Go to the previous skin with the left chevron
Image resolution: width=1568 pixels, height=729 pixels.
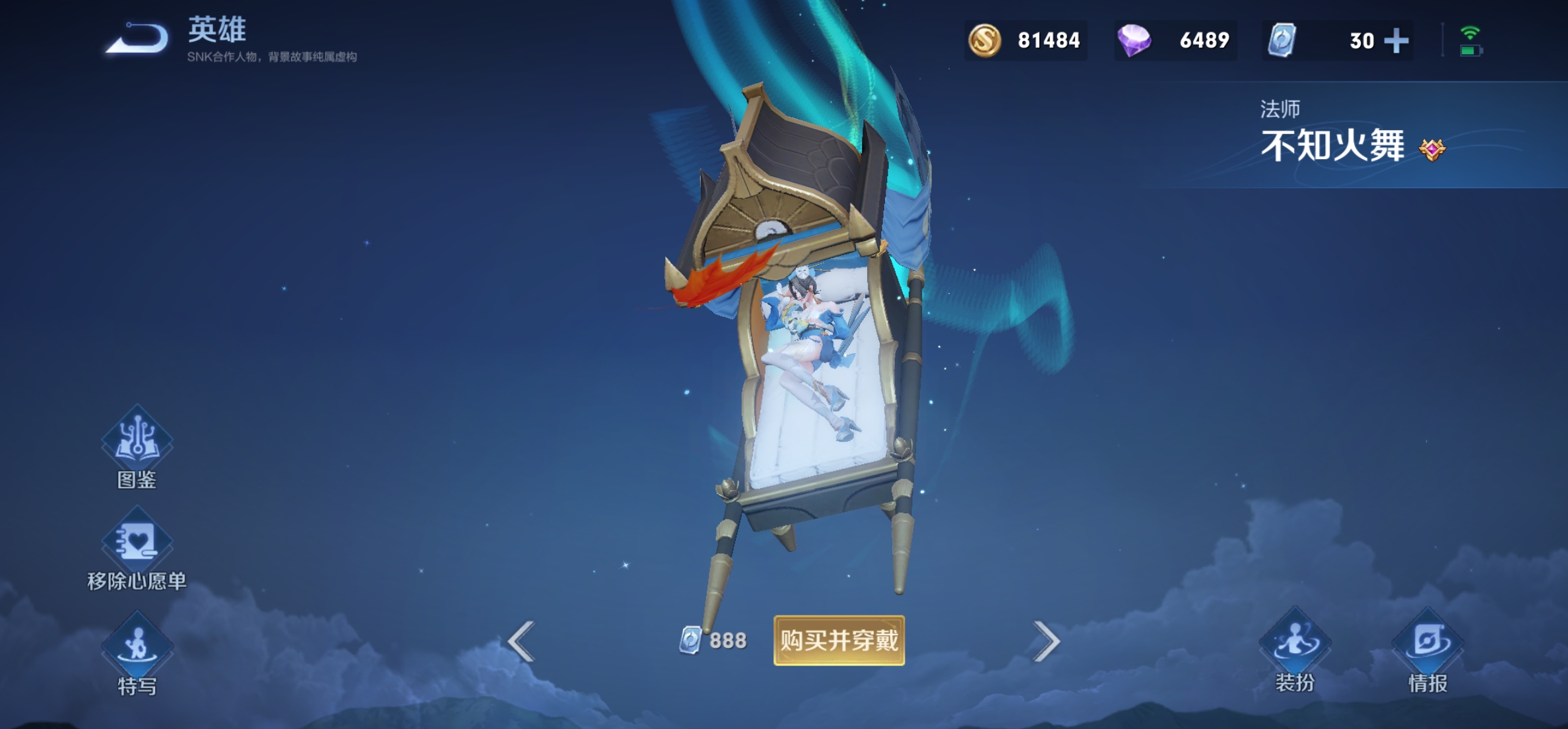pos(521,641)
